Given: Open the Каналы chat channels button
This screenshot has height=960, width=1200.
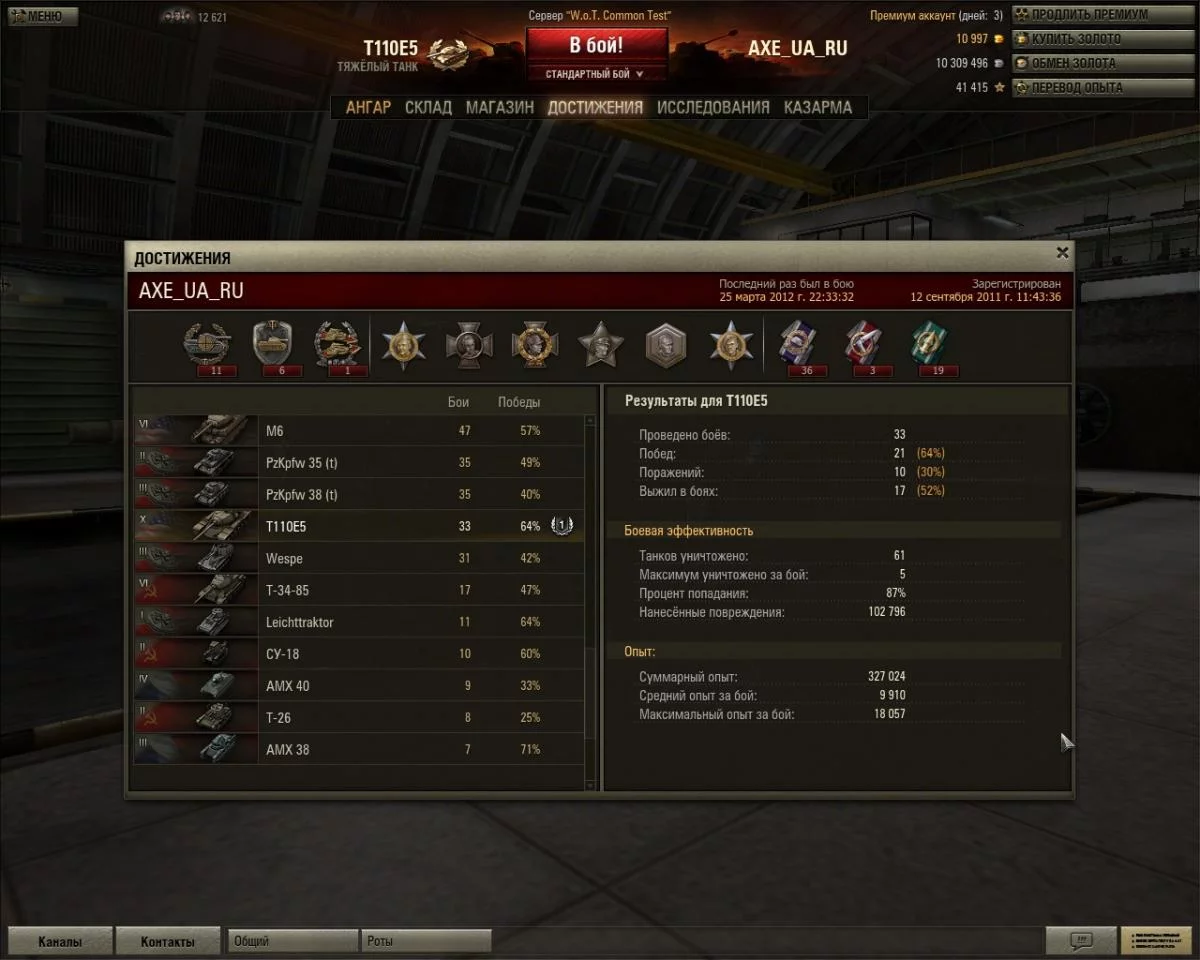Looking at the screenshot, I should tap(60, 941).
